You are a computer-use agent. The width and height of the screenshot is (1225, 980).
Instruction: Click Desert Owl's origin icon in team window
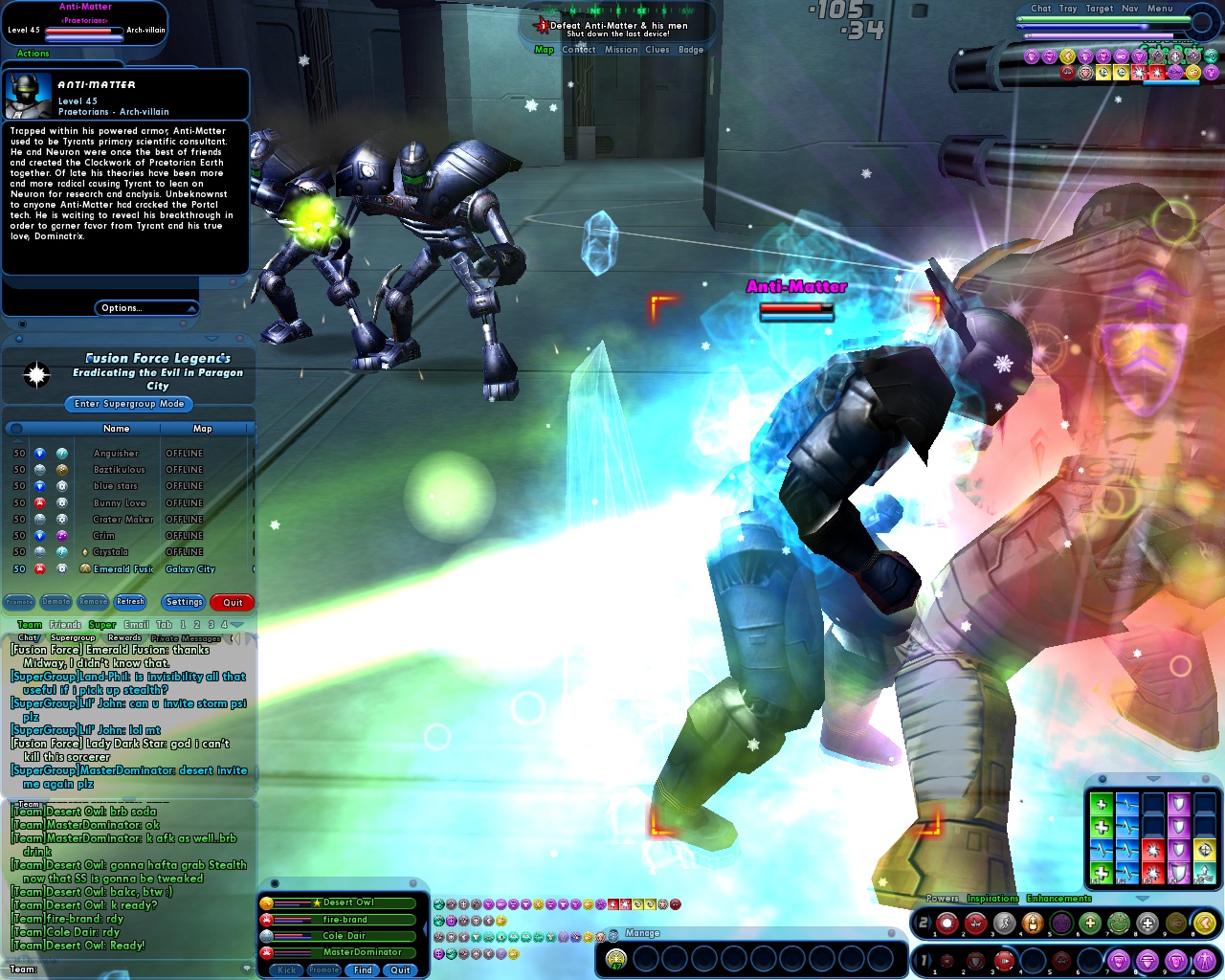tap(266, 903)
